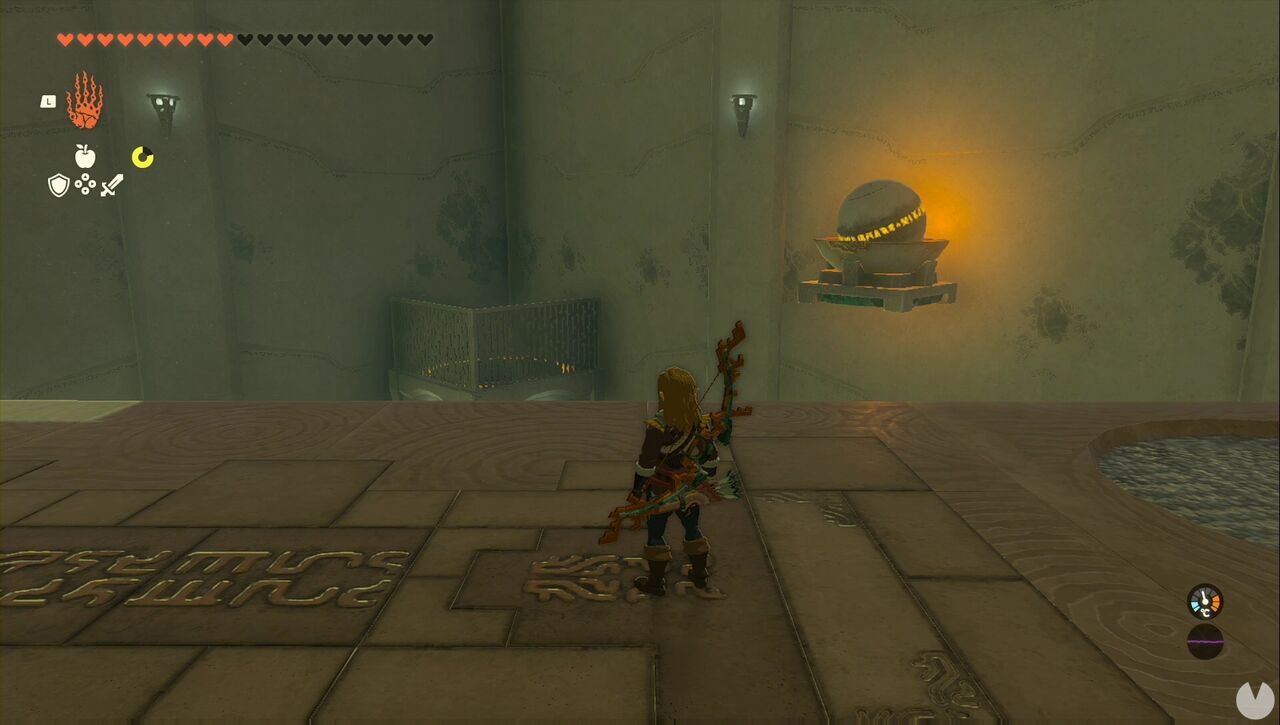1280x725 pixels.
Task: Select the first empty black heart container
Action: (244, 40)
